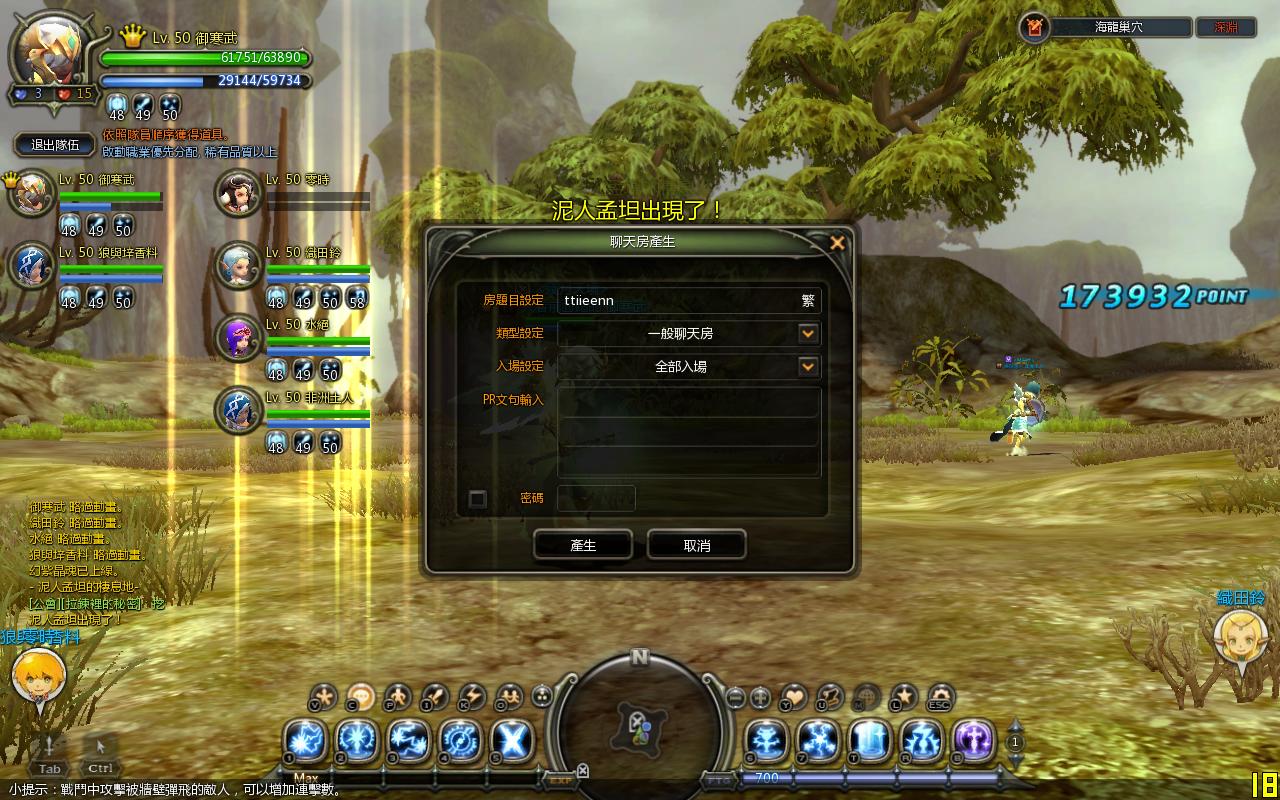1280x800 pixels.
Task: Click the PR text input box
Action: click(x=689, y=432)
